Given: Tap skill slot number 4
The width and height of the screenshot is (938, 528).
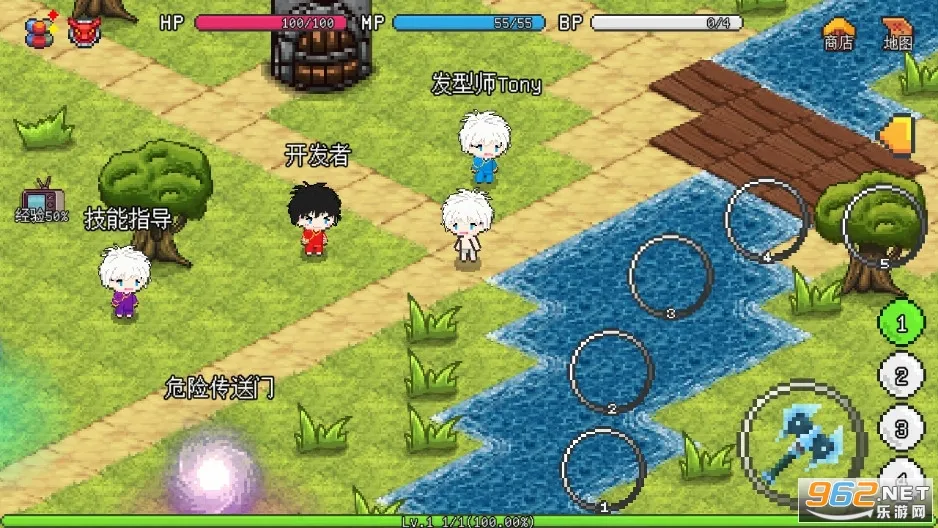Looking at the screenshot, I should tap(766, 219).
